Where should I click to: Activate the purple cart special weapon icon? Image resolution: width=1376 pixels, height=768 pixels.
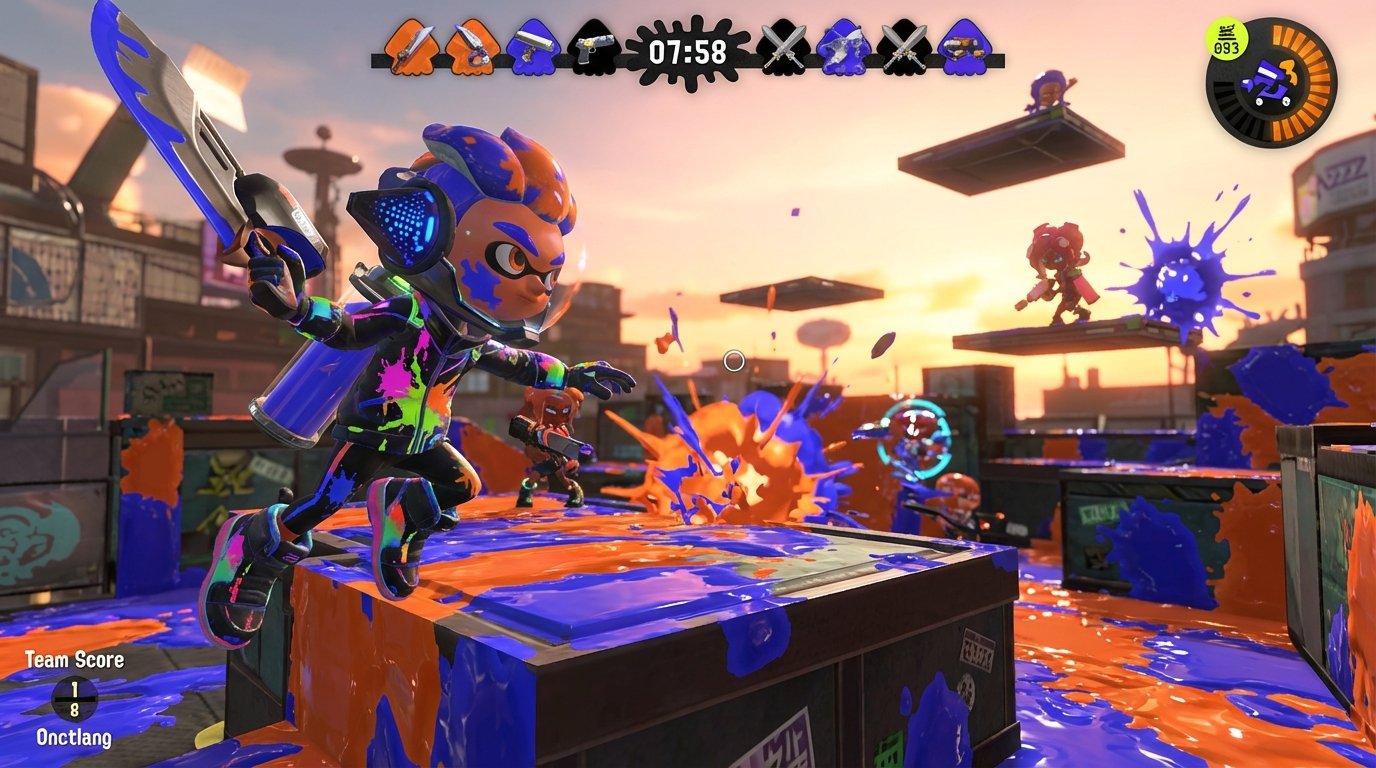pyautogui.click(x=1264, y=84)
